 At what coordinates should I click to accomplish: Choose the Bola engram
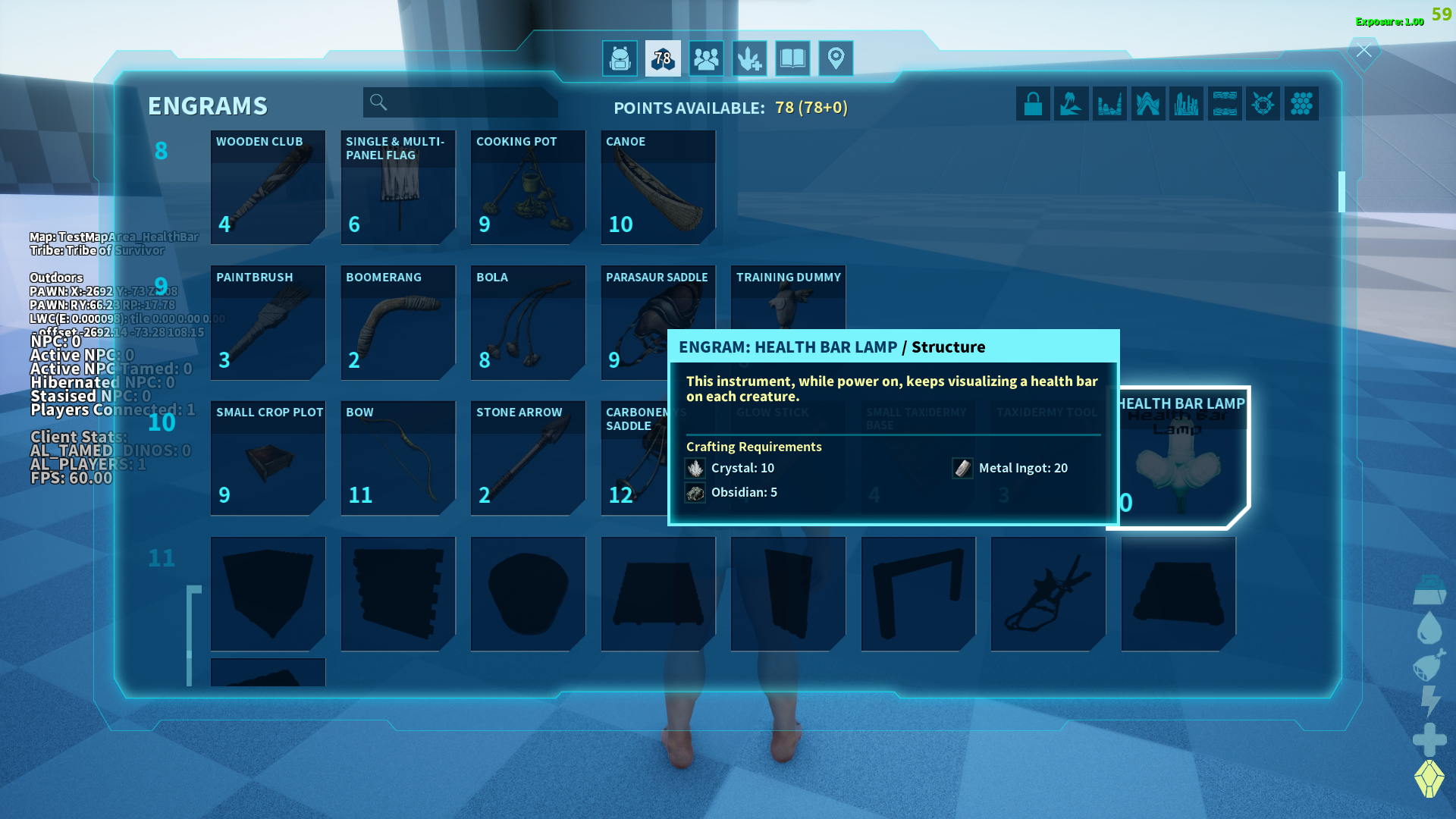click(x=528, y=322)
